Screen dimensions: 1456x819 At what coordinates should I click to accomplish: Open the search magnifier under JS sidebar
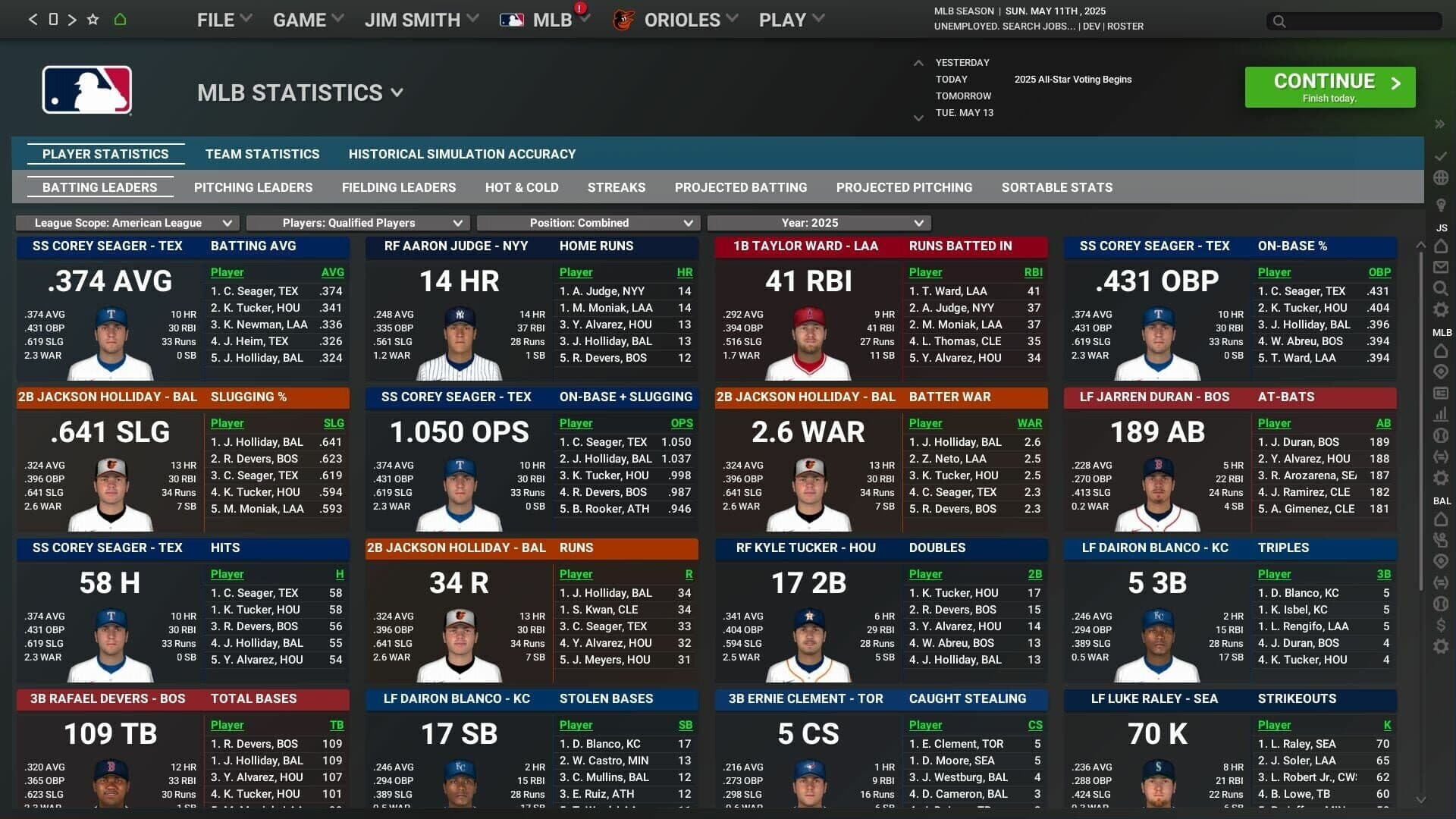point(1439,288)
